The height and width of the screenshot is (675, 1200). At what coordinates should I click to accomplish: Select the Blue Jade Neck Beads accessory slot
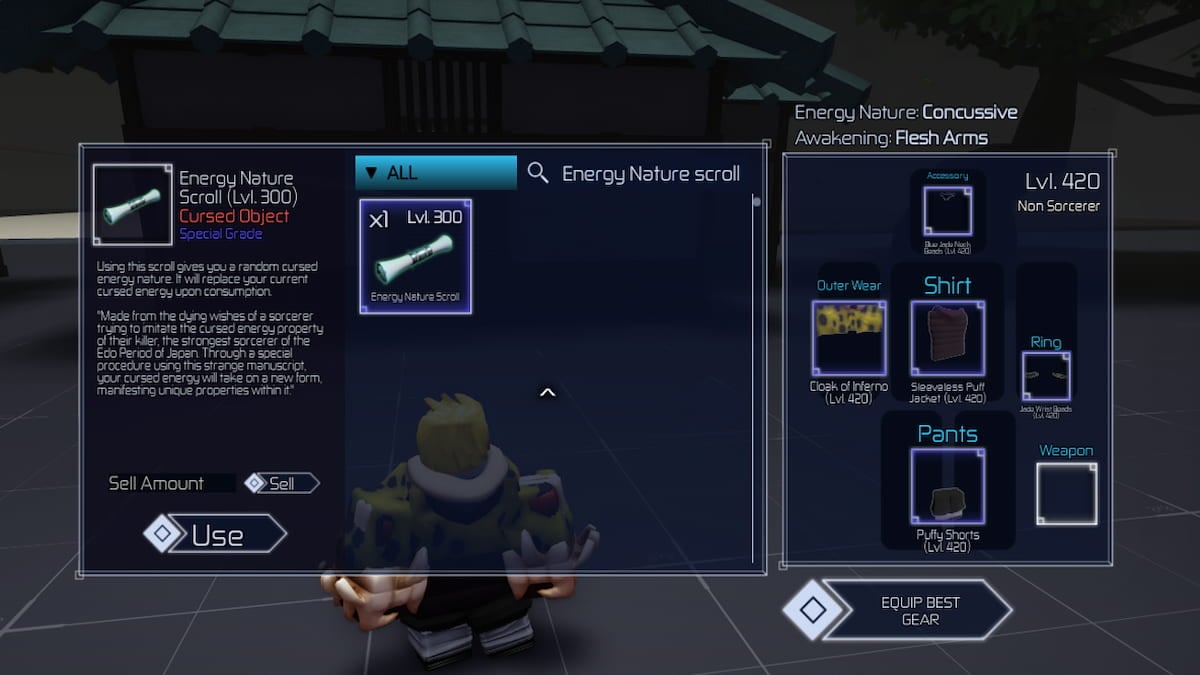click(947, 211)
